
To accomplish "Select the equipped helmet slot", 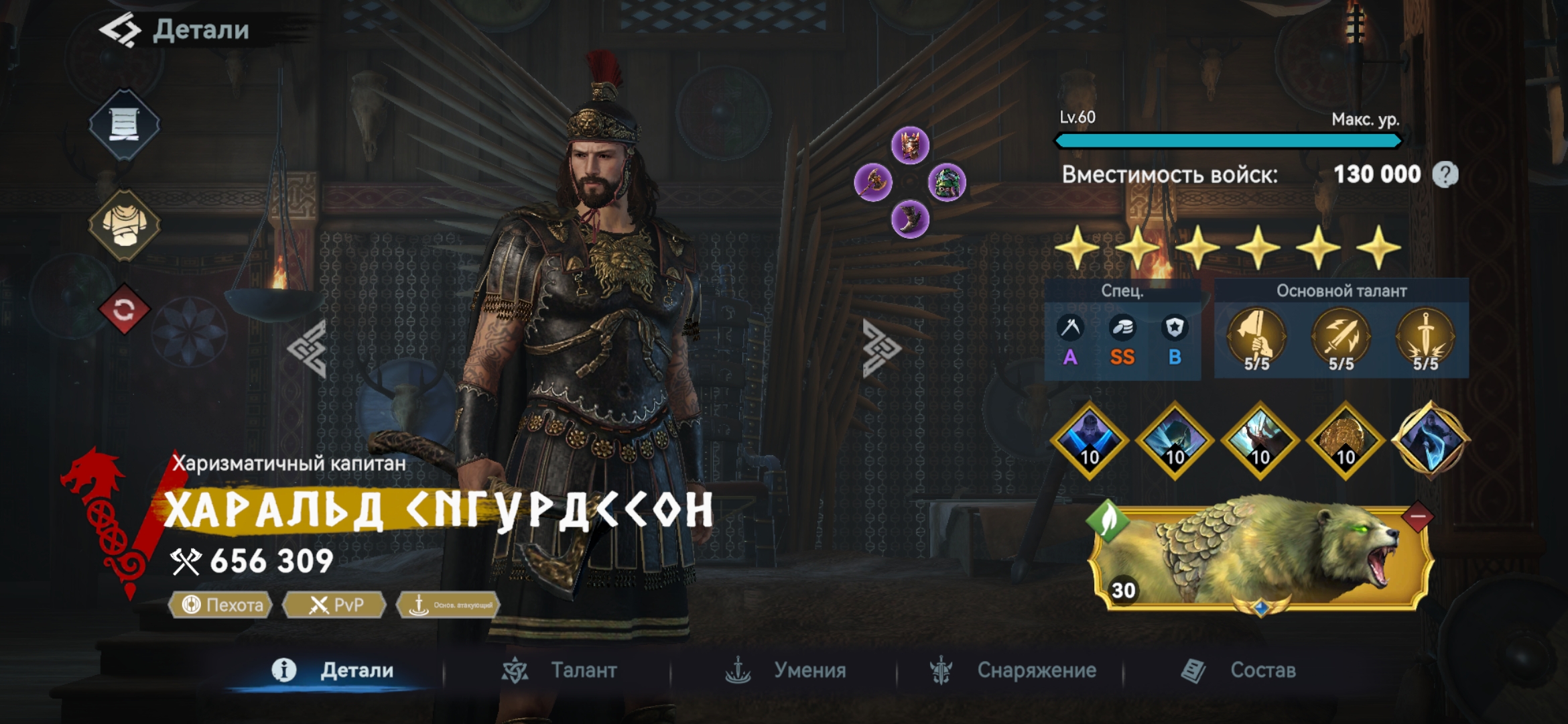I will [910, 145].
